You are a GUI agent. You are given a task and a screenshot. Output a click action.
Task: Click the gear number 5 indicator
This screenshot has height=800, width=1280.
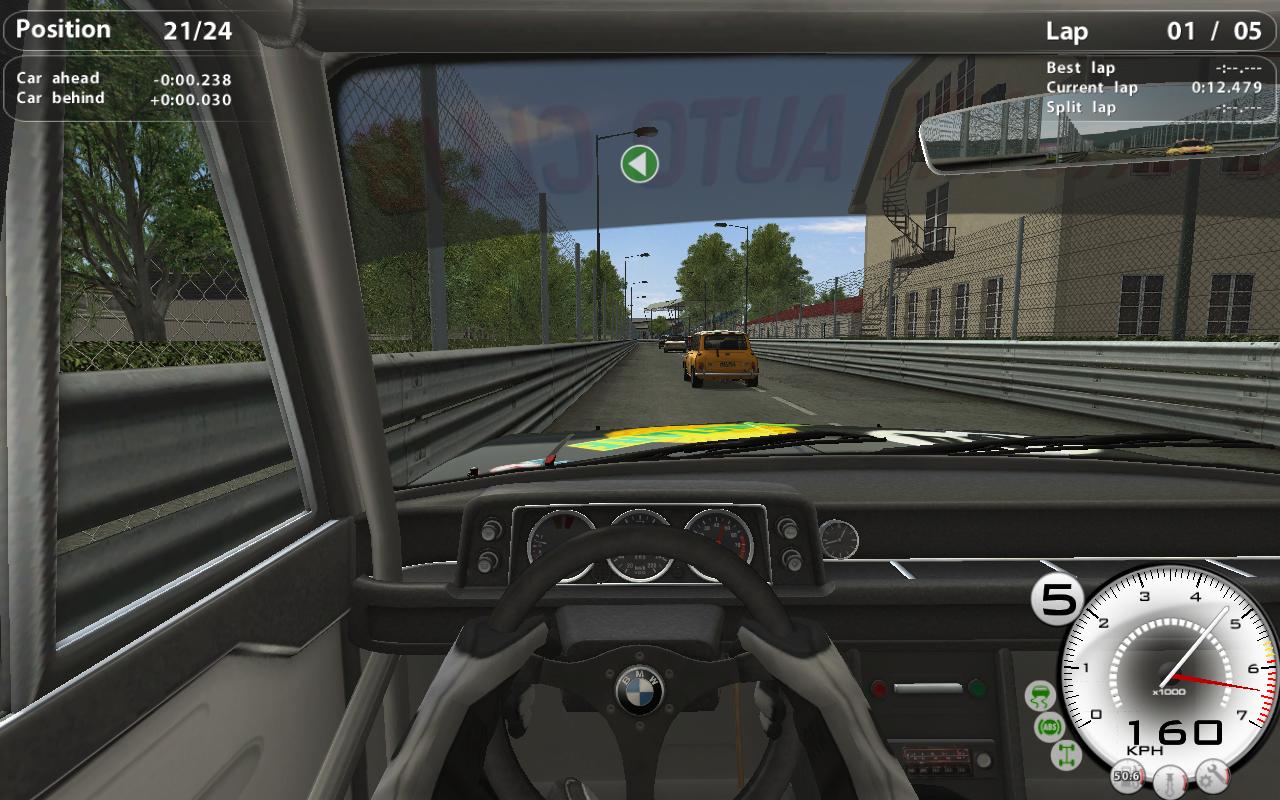[1057, 600]
